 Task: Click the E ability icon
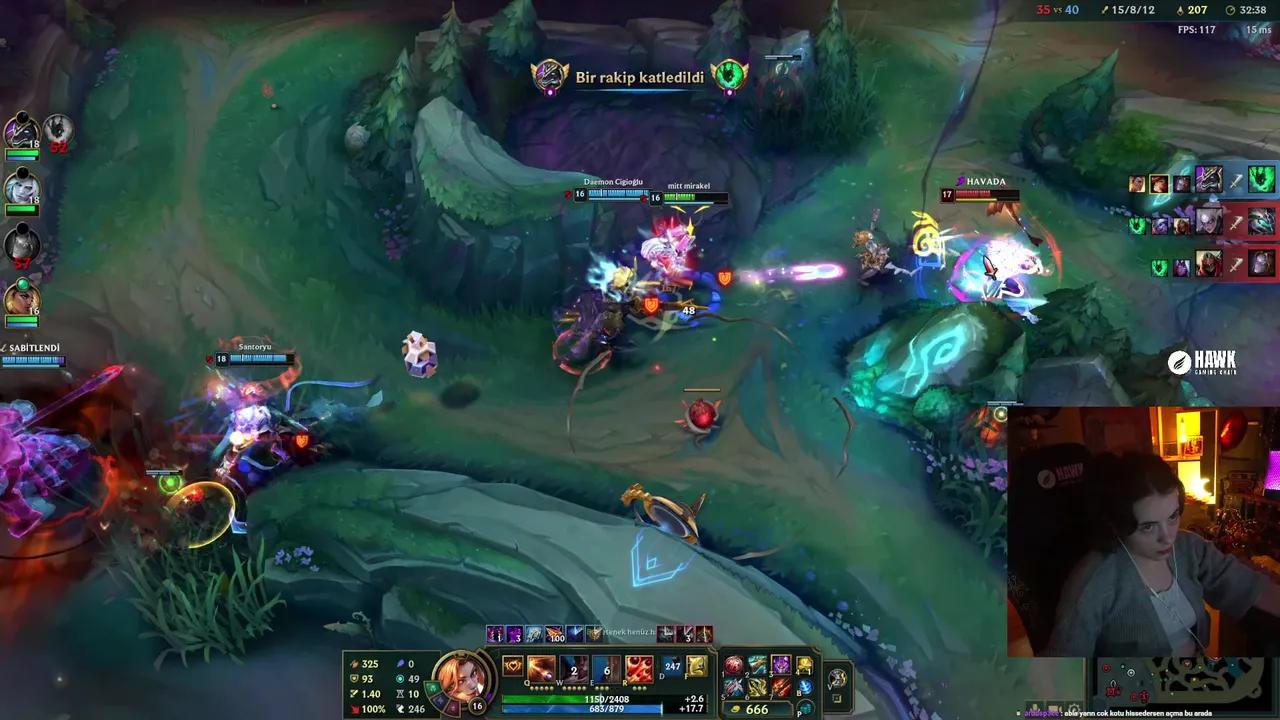point(607,667)
